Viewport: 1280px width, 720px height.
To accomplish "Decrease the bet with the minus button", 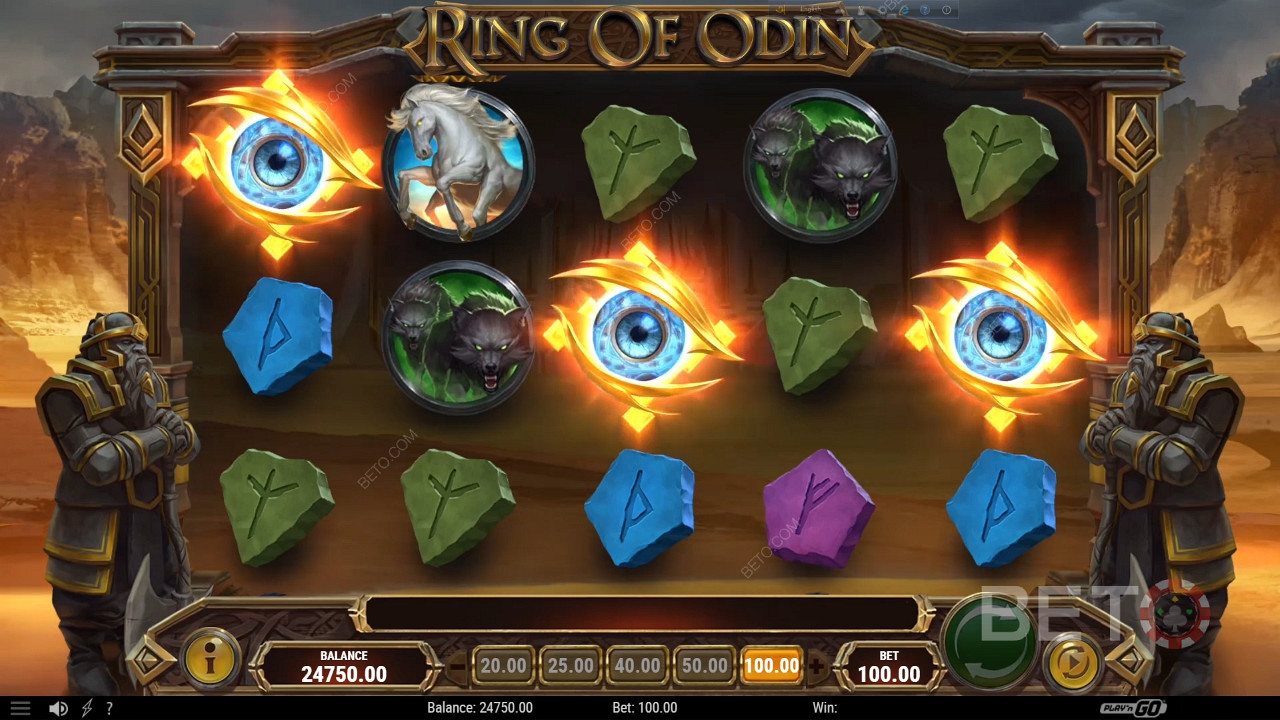I will (x=458, y=665).
